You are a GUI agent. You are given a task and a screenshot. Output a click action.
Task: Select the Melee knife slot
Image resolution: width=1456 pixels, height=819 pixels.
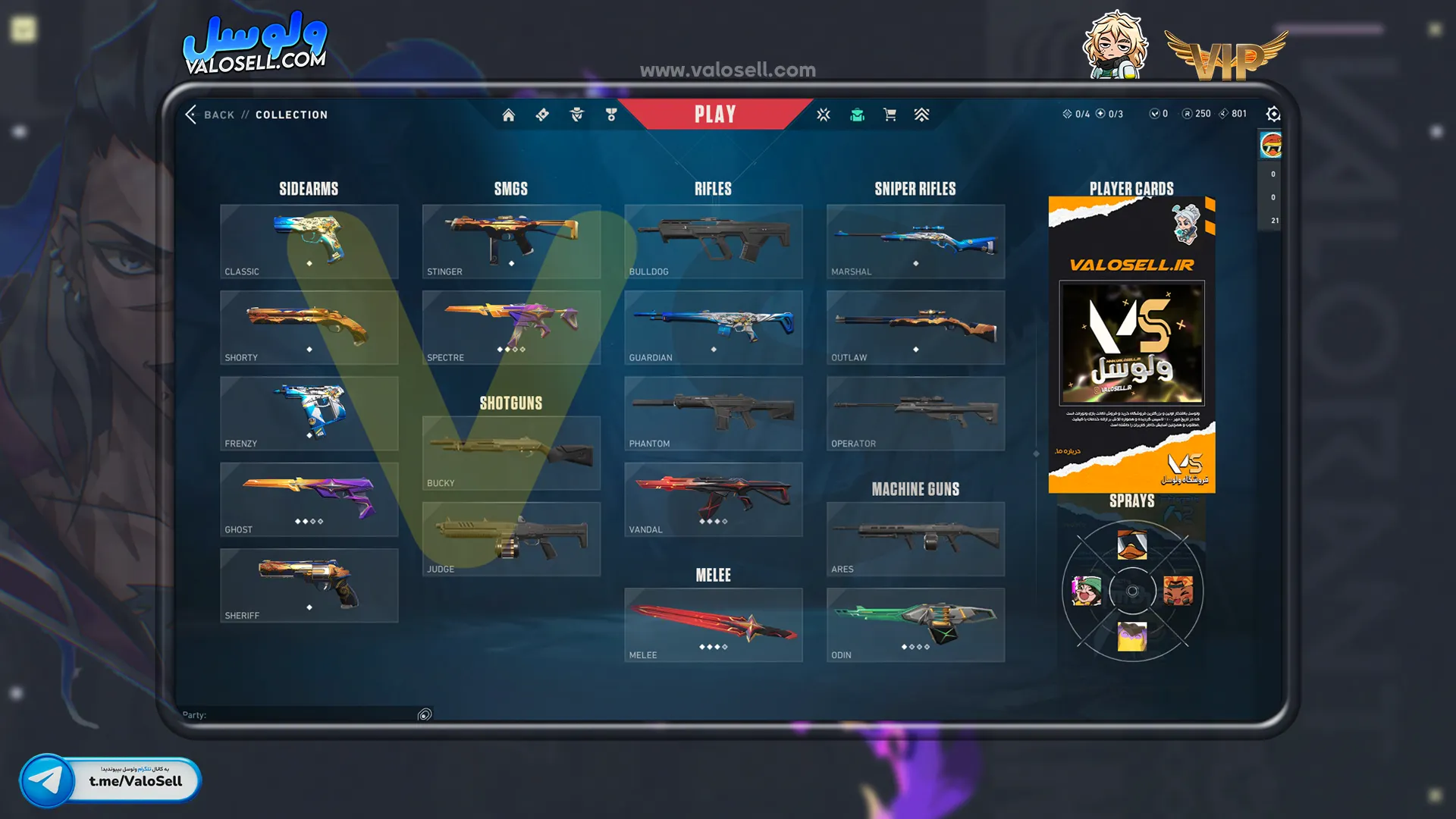[713, 625]
